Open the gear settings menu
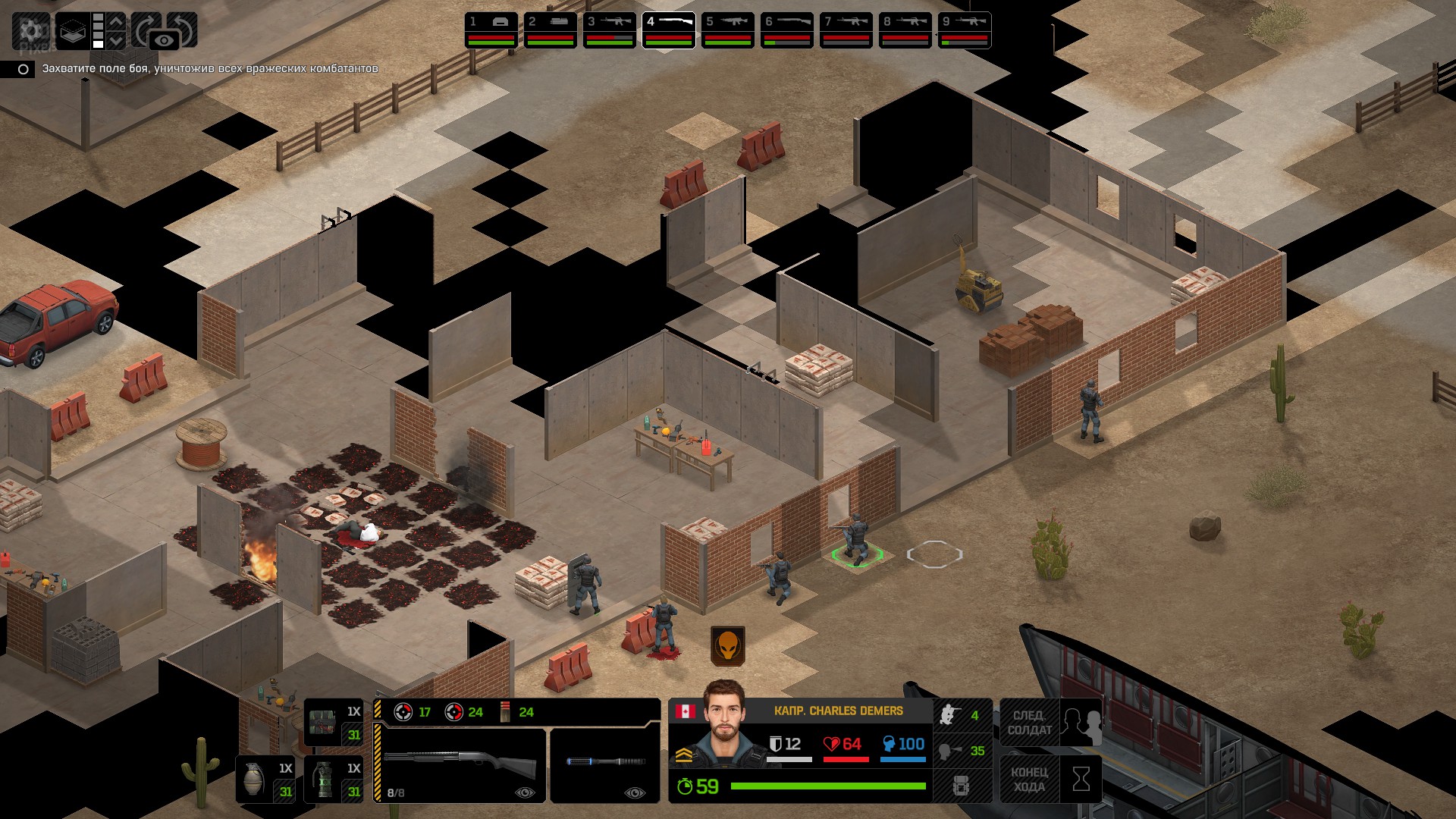Screen dimensions: 1456x819 [31, 30]
